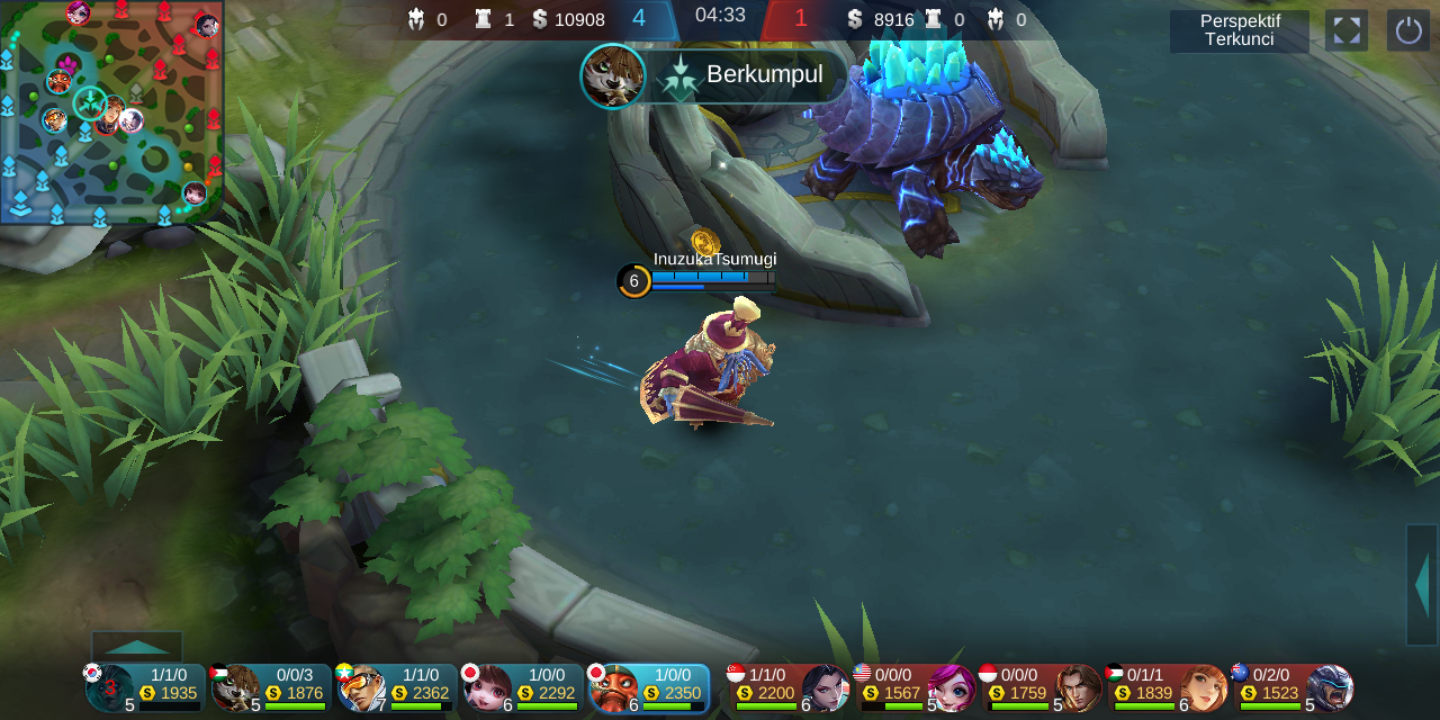The height and width of the screenshot is (720, 1440).
Task: Pick up the gold coin near the Lord pit
Action: pos(705,240)
